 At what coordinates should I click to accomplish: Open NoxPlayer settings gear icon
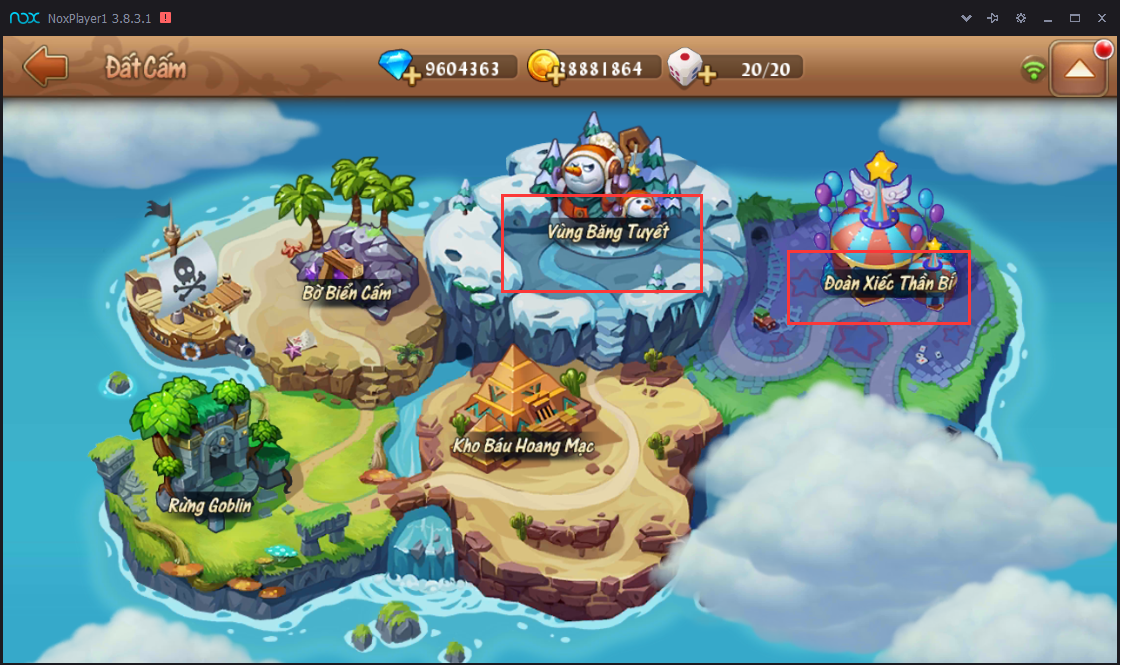pyautogui.click(x=1021, y=18)
